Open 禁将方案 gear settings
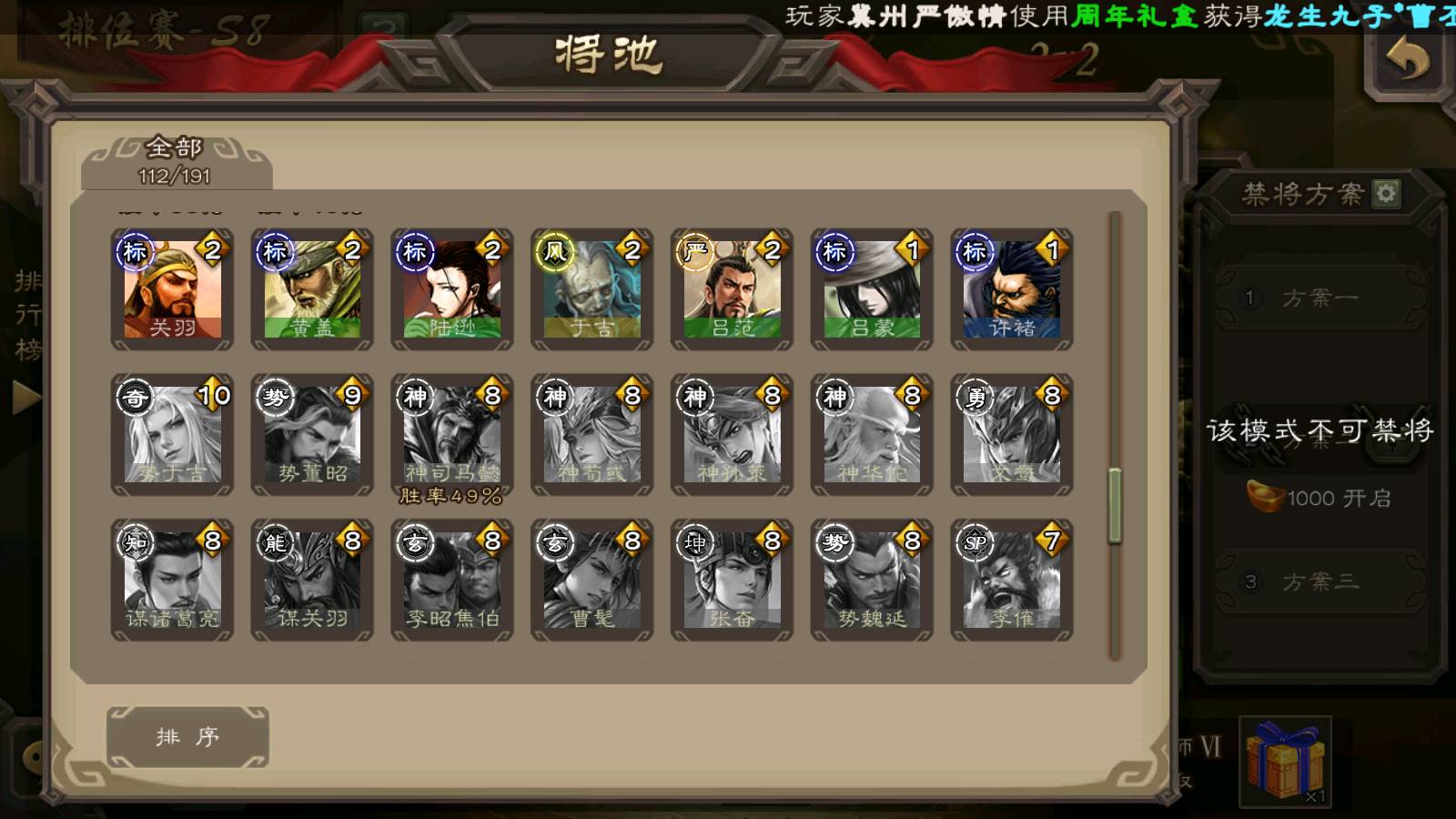The image size is (1456, 819). point(1386,194)
